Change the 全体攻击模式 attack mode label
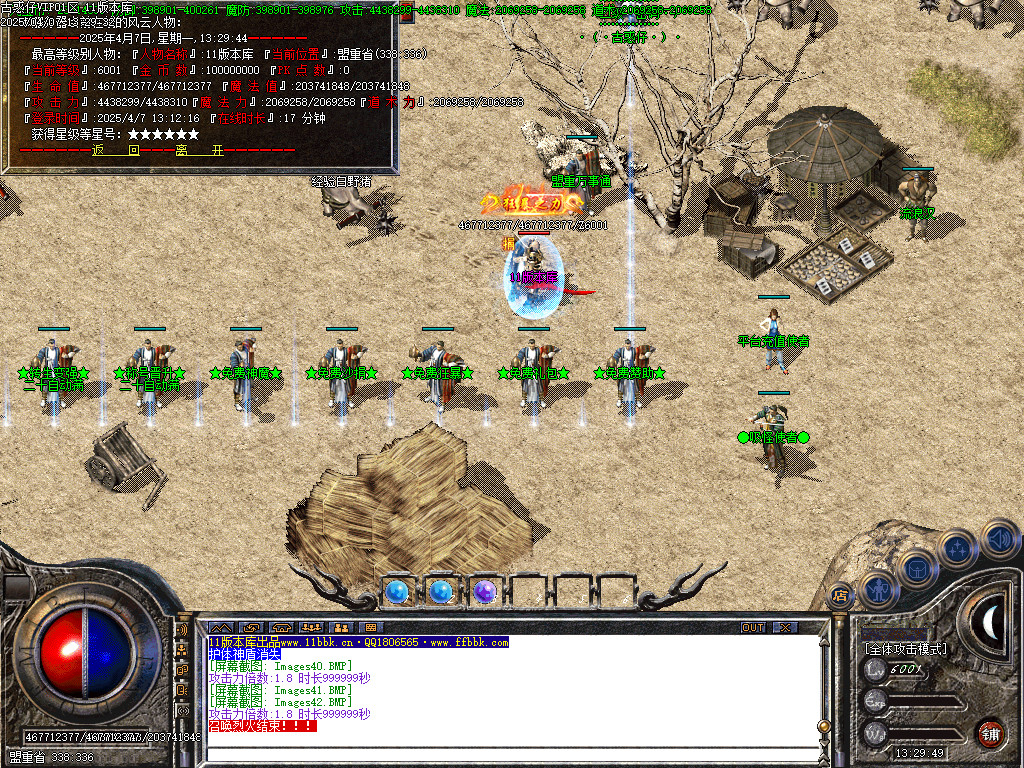Viewport: 1024px width, 768px height. click(905, 649)
